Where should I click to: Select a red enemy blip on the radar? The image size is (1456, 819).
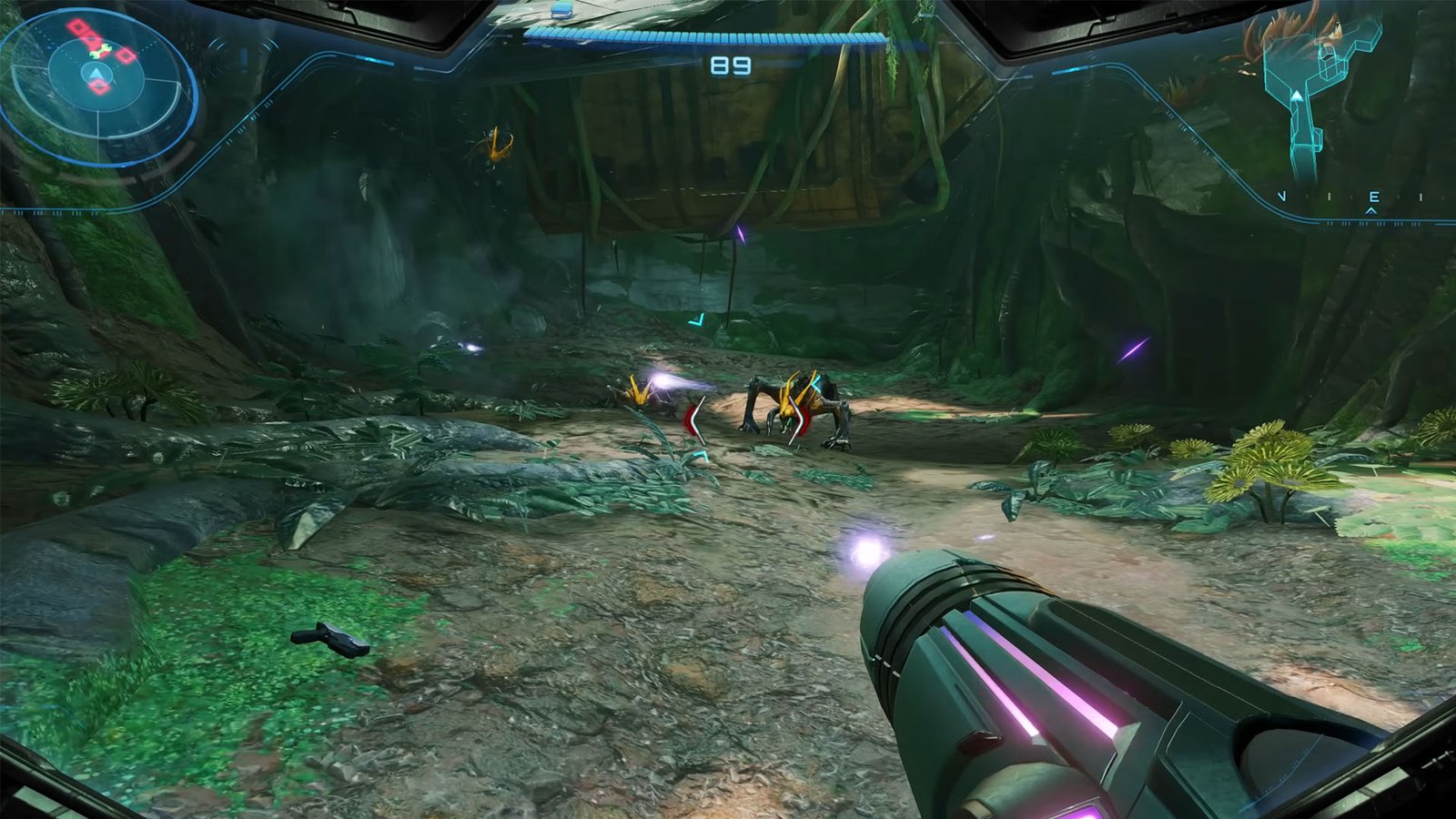click(x=76, y=27)
